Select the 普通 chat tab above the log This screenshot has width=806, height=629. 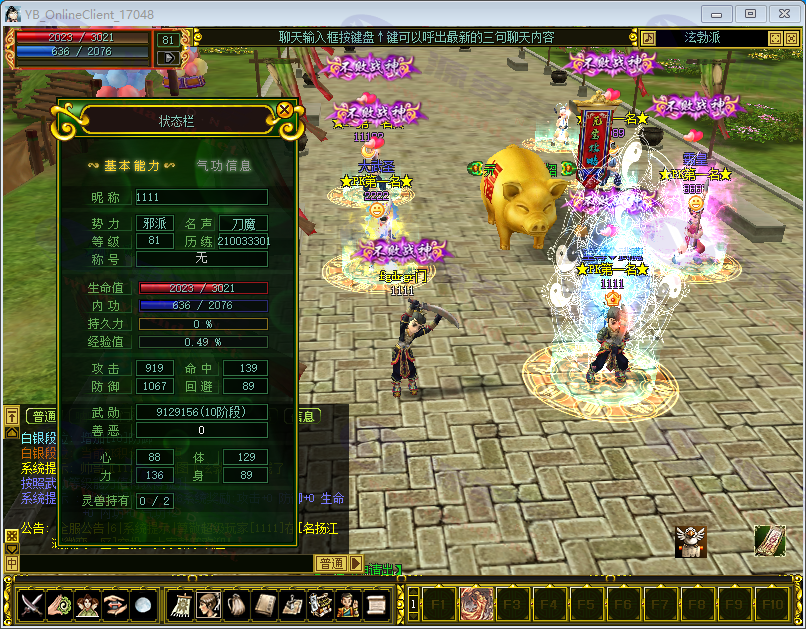point(42,416)
